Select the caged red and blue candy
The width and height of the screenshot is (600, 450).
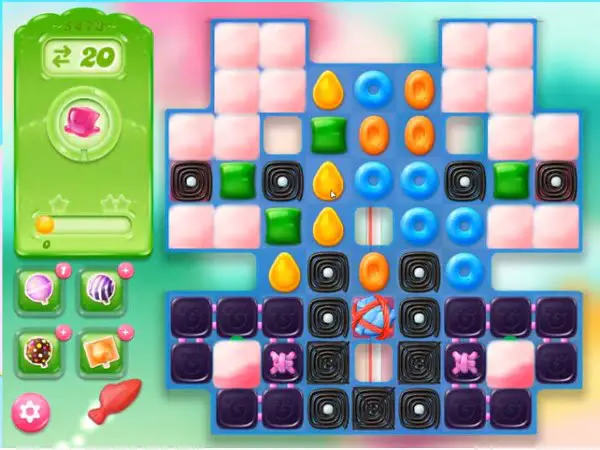[x=374, y=314]
